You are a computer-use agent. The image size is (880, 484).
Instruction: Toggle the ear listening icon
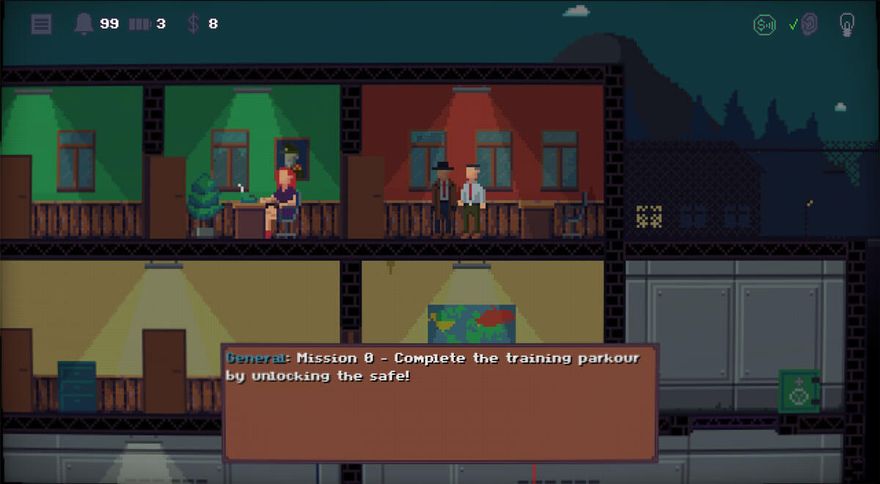pyautogui.click(x=808, y=24)
